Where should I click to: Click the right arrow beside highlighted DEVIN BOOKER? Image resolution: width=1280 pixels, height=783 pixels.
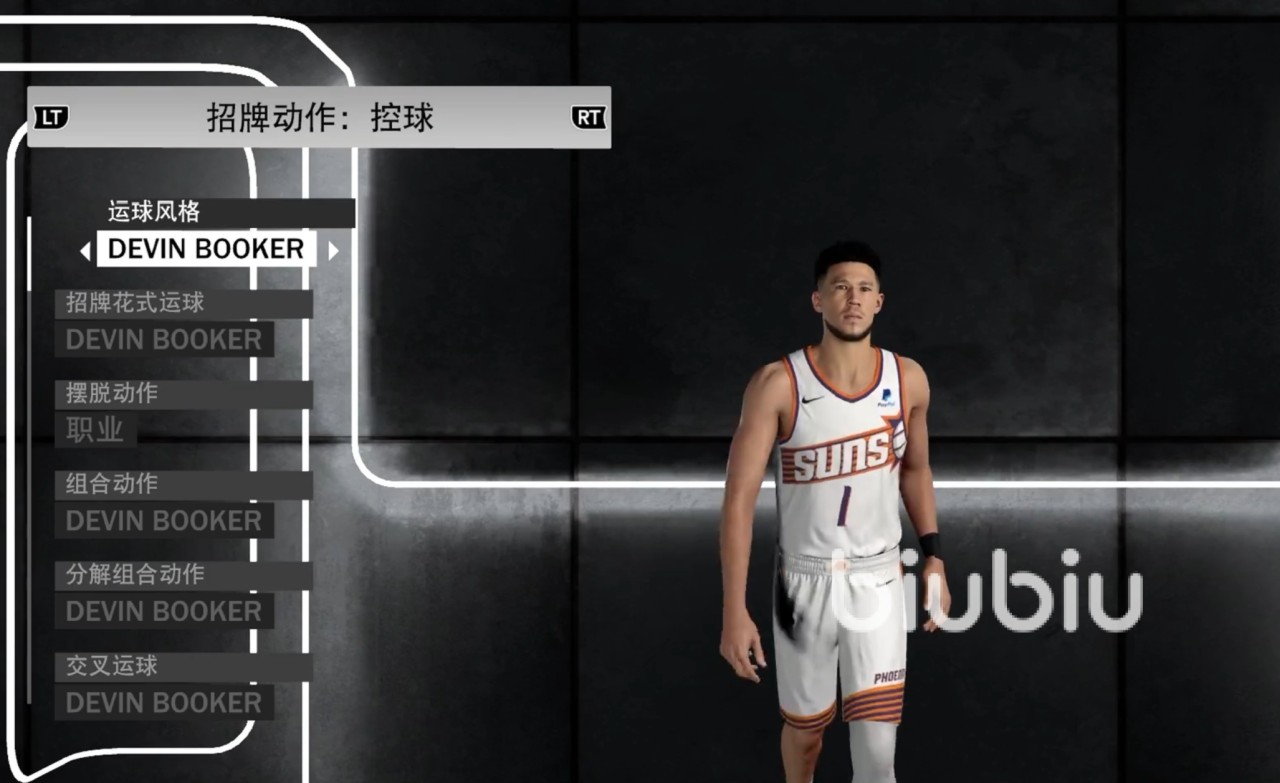pyautogui.click(x=333, y=251)
